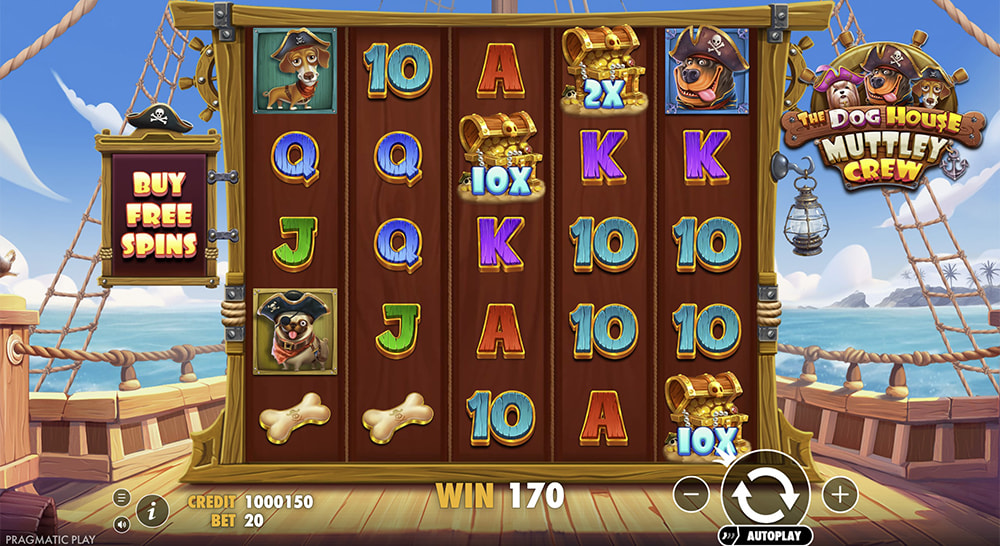Spin the reels with the circular arrows button
1000x546 pixels.
tap(766, 492)
